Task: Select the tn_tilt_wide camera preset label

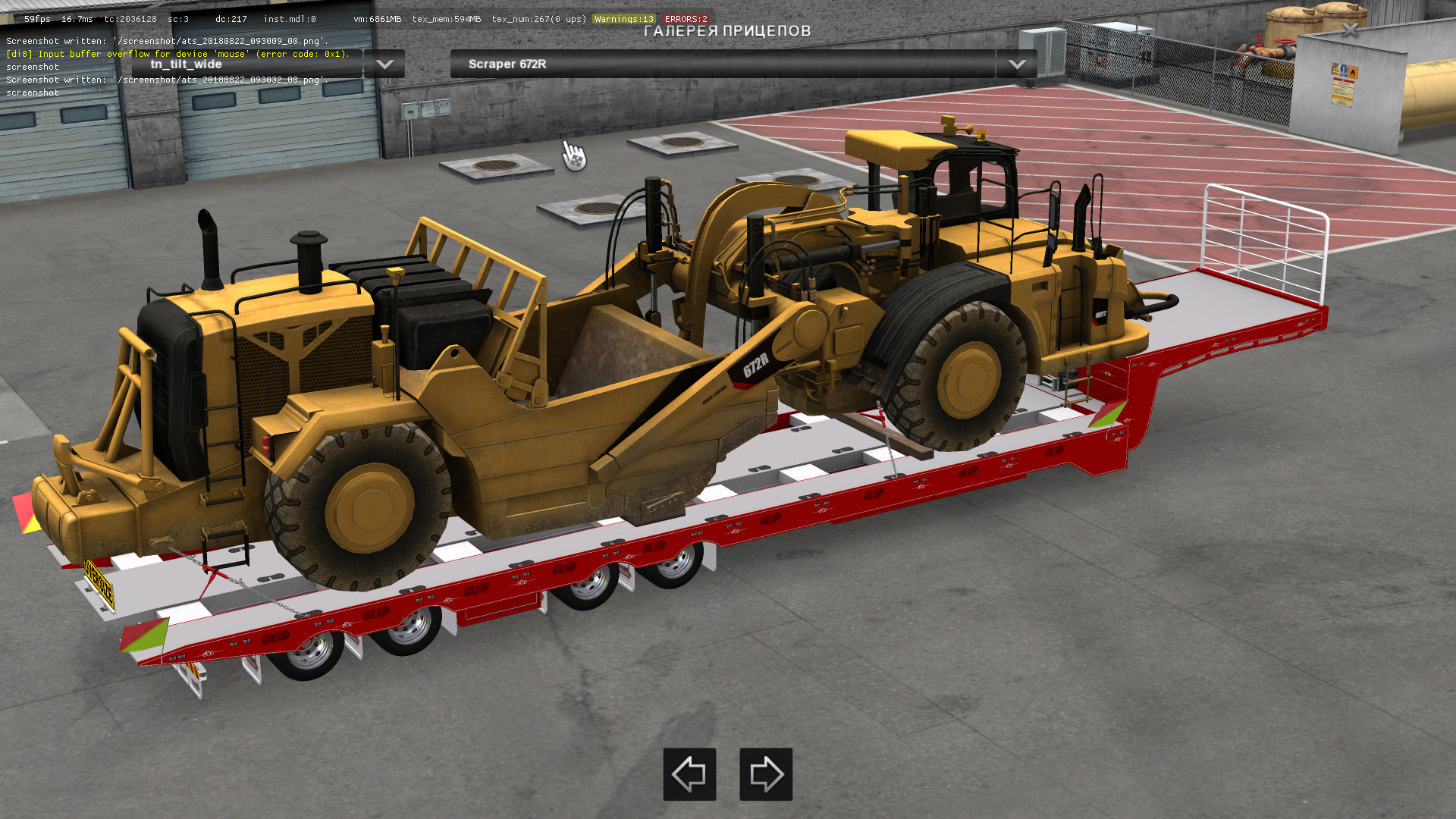Action: tap(186, 64)
